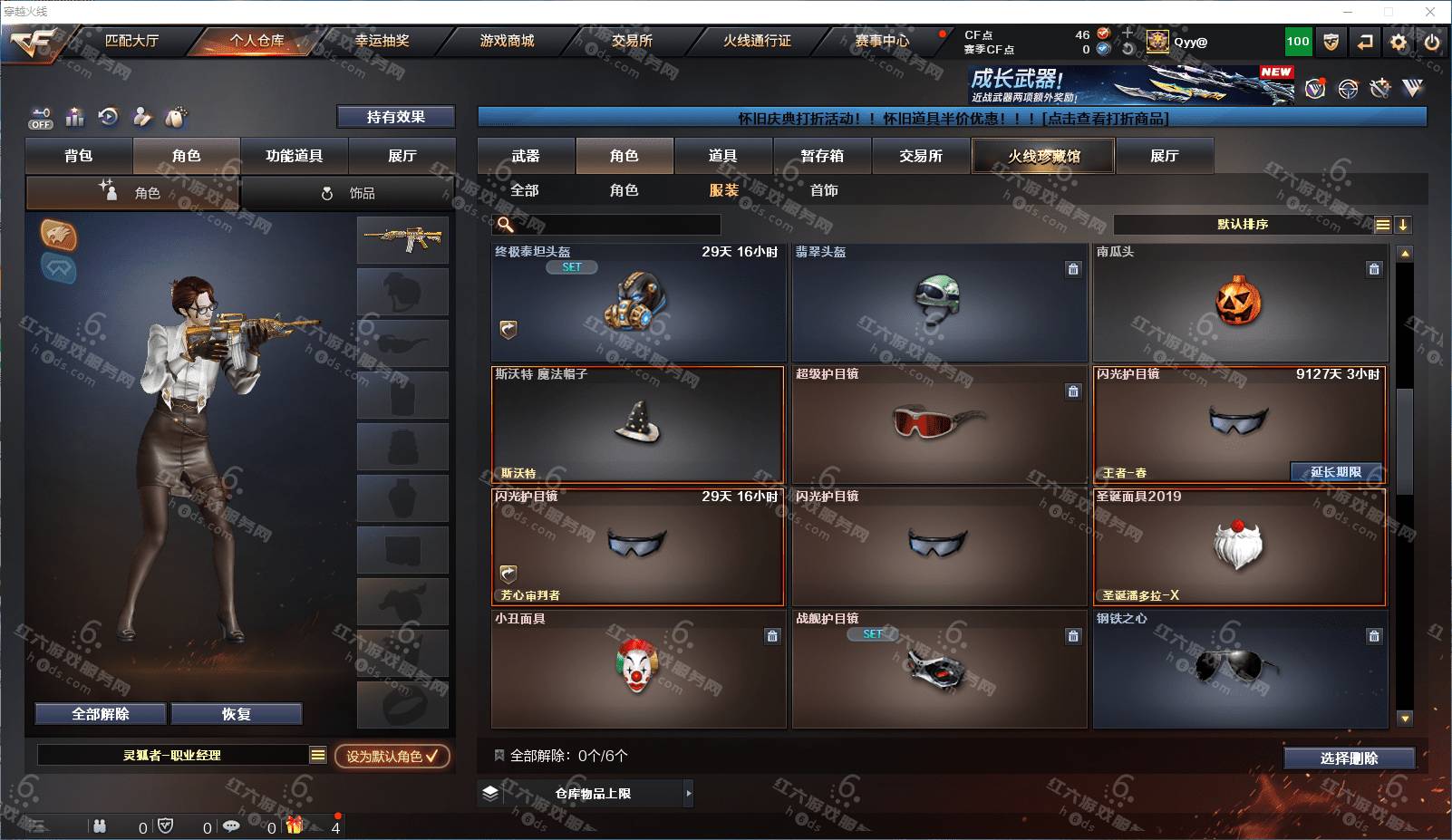Select the 南瓜头 pumpkin head item
Screen dimensions: 1452x840
(1239, 304)
